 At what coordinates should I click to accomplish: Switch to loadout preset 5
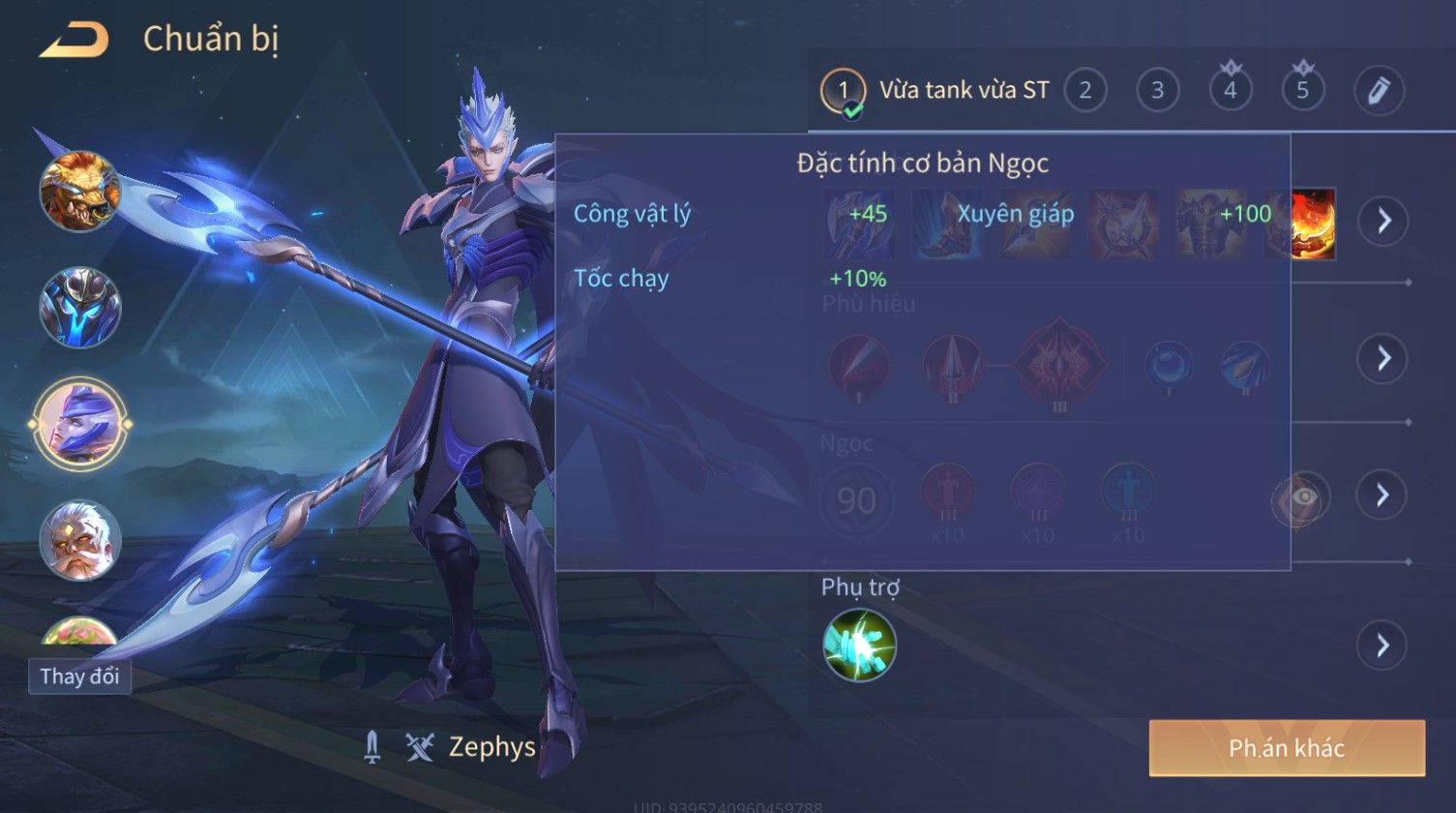[x=1302, y=90]
